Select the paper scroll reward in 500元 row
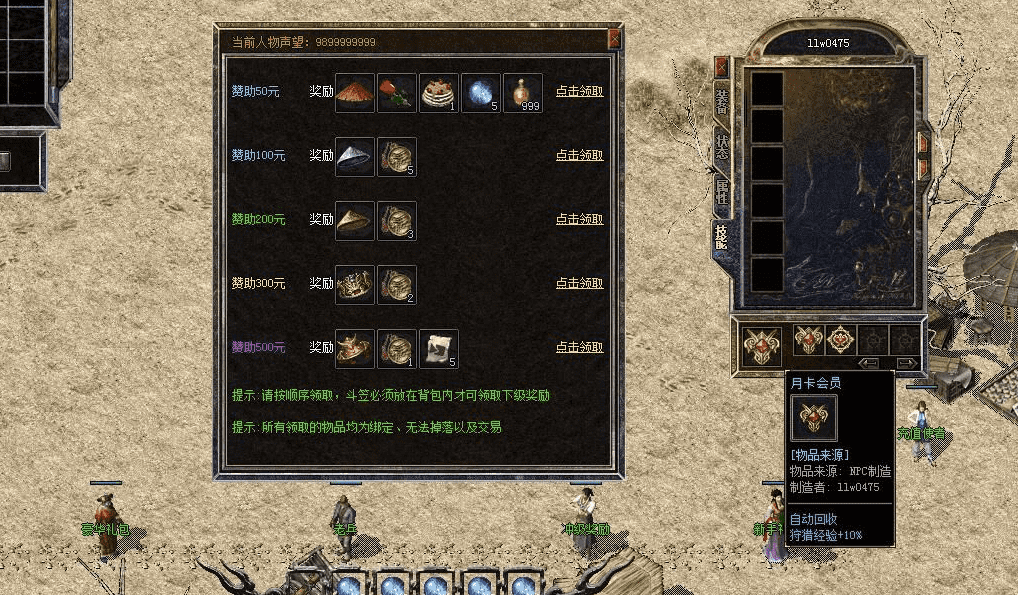The height and width of the screenshot is (595, 1018). pos(439,348)
